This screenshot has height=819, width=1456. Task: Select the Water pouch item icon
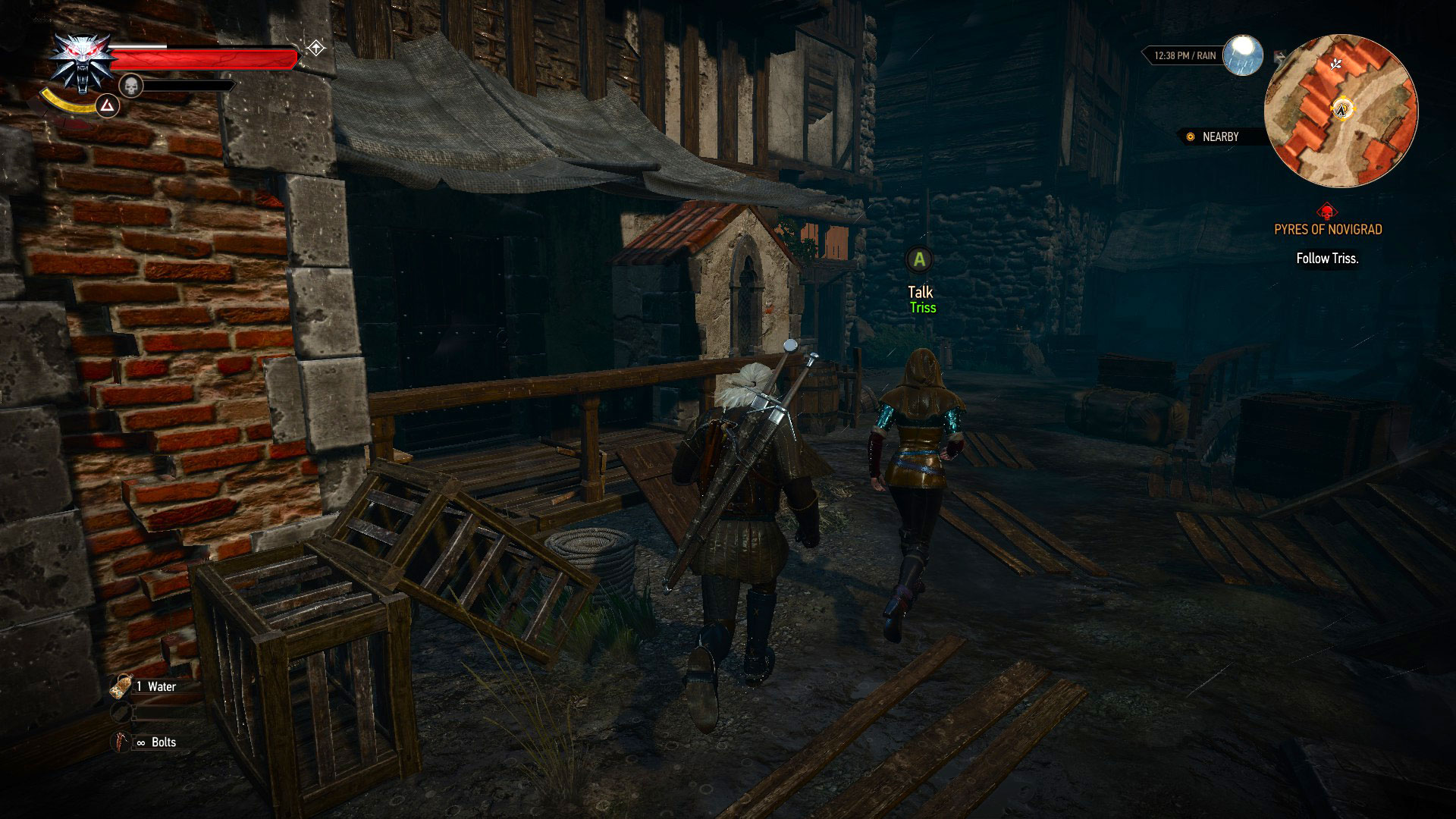coord(121,686)
